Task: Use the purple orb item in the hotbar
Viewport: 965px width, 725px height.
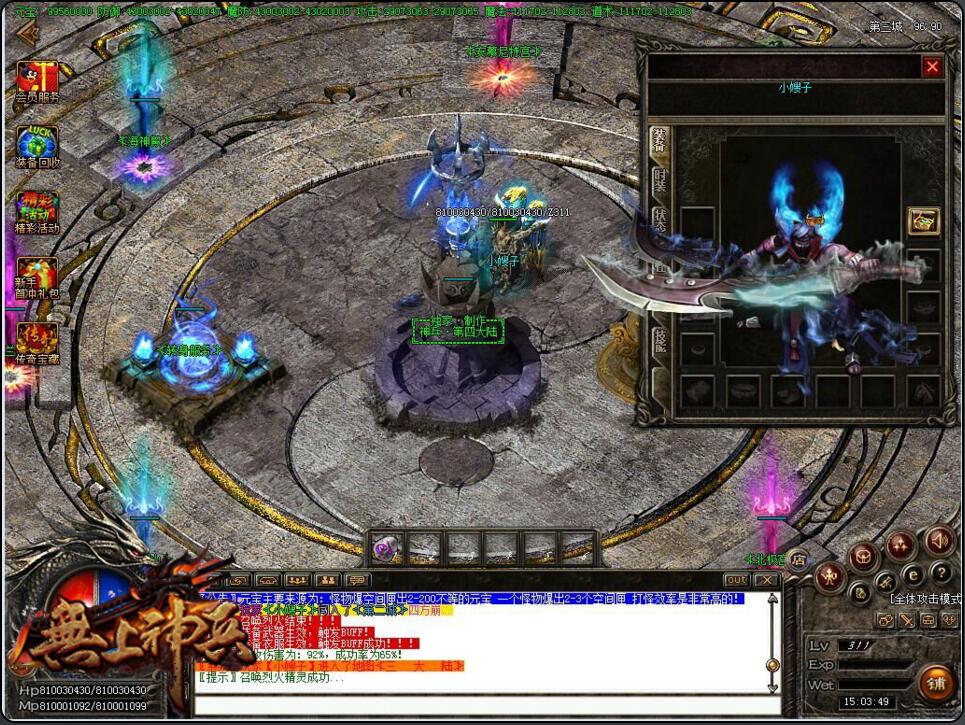Action: click(x=387, y=547)
